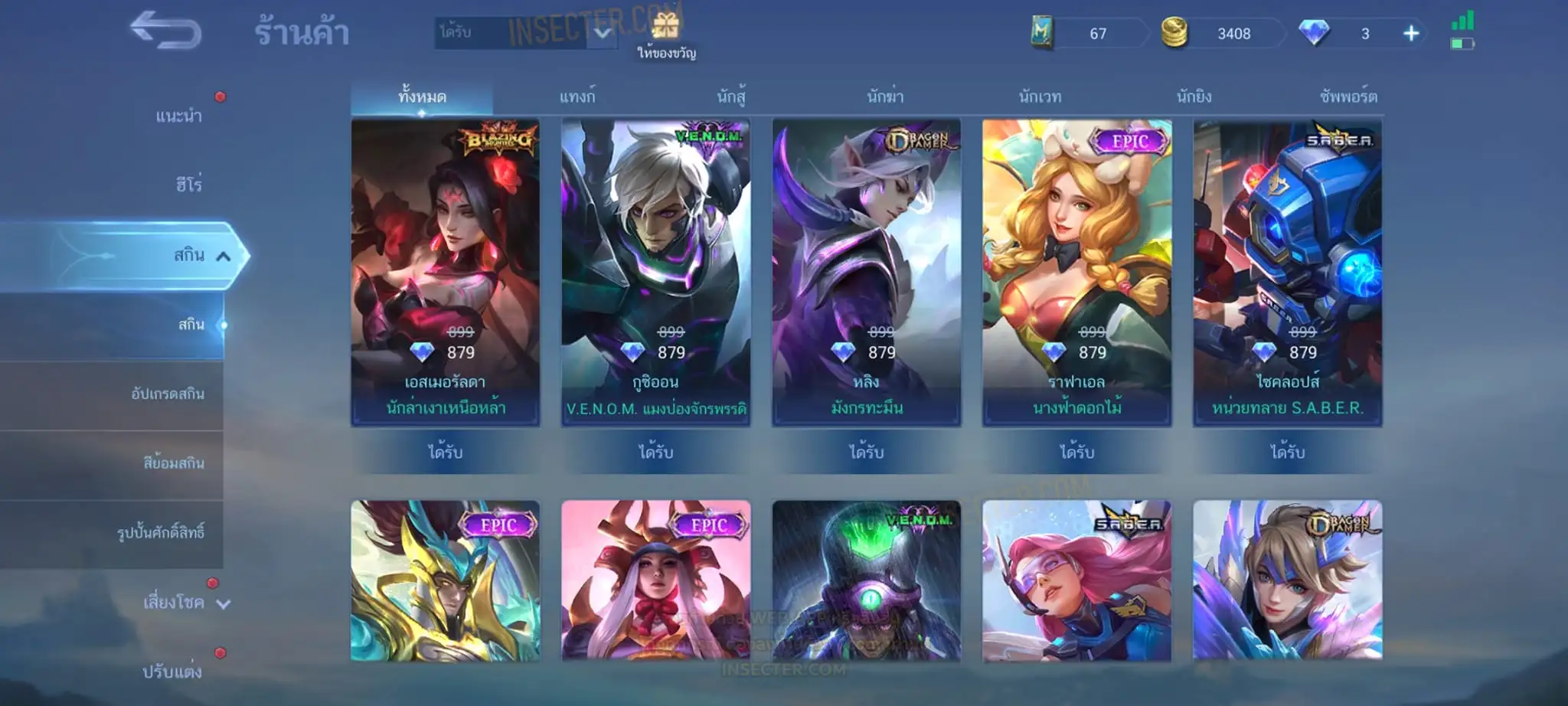Switch to the นักเวท tab
The width and height of the screenshot is (1568, 706).
[1040, 97]
